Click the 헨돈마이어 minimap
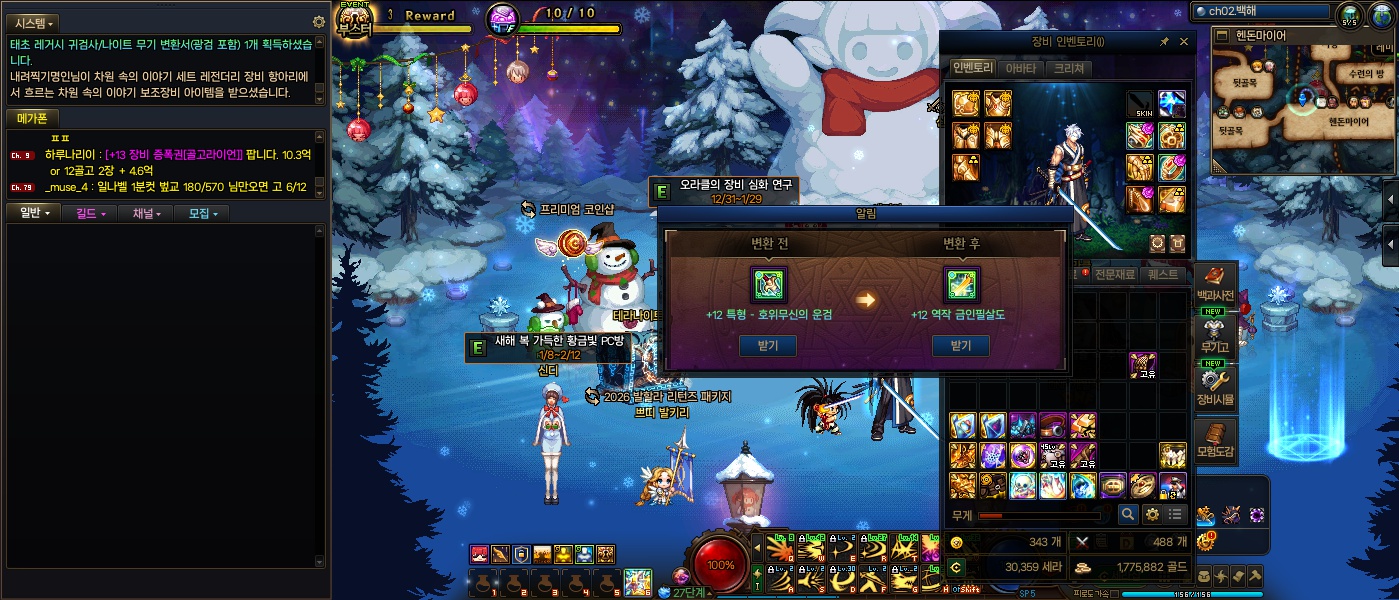Image resolution: width=1399 pixels, height=600 pixels. click(x=1303, y=100)
